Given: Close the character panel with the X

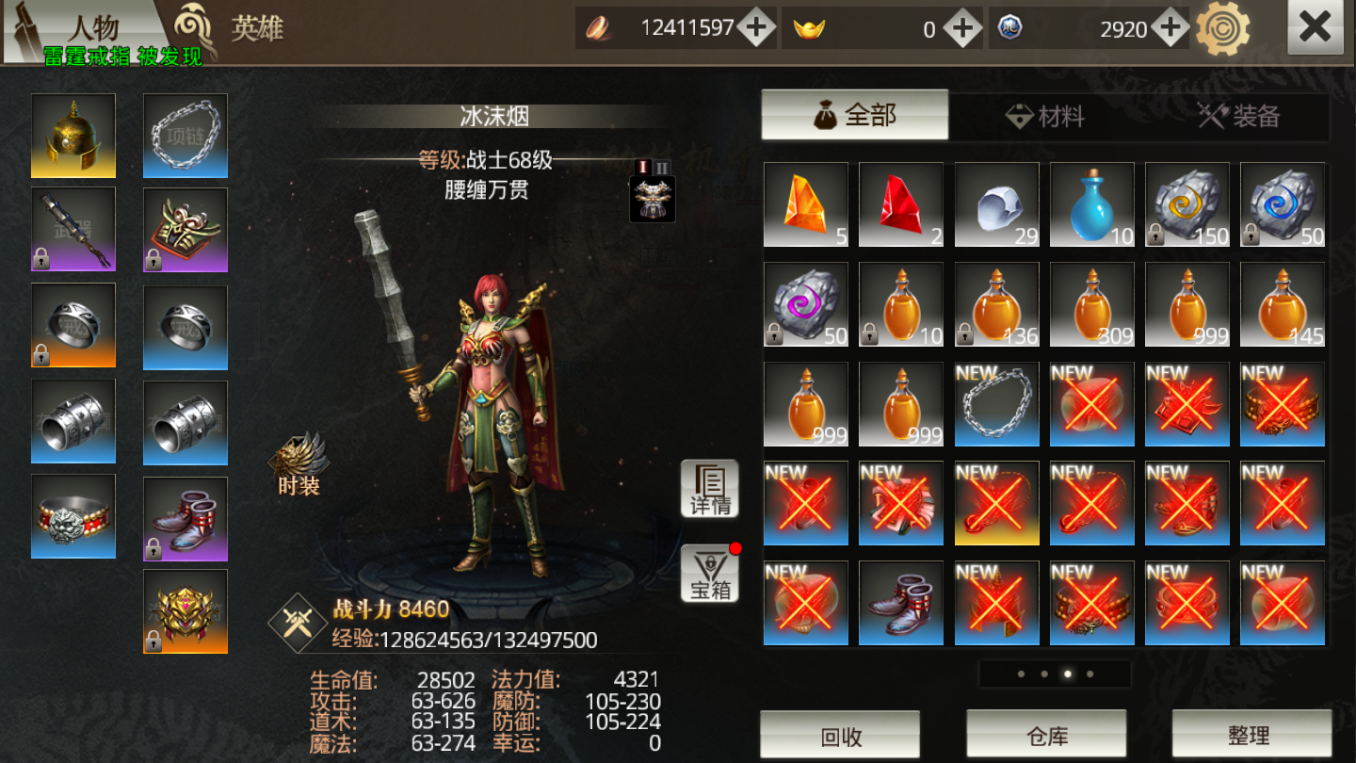Looking at the screenshot, I should tap(1314, 29).
